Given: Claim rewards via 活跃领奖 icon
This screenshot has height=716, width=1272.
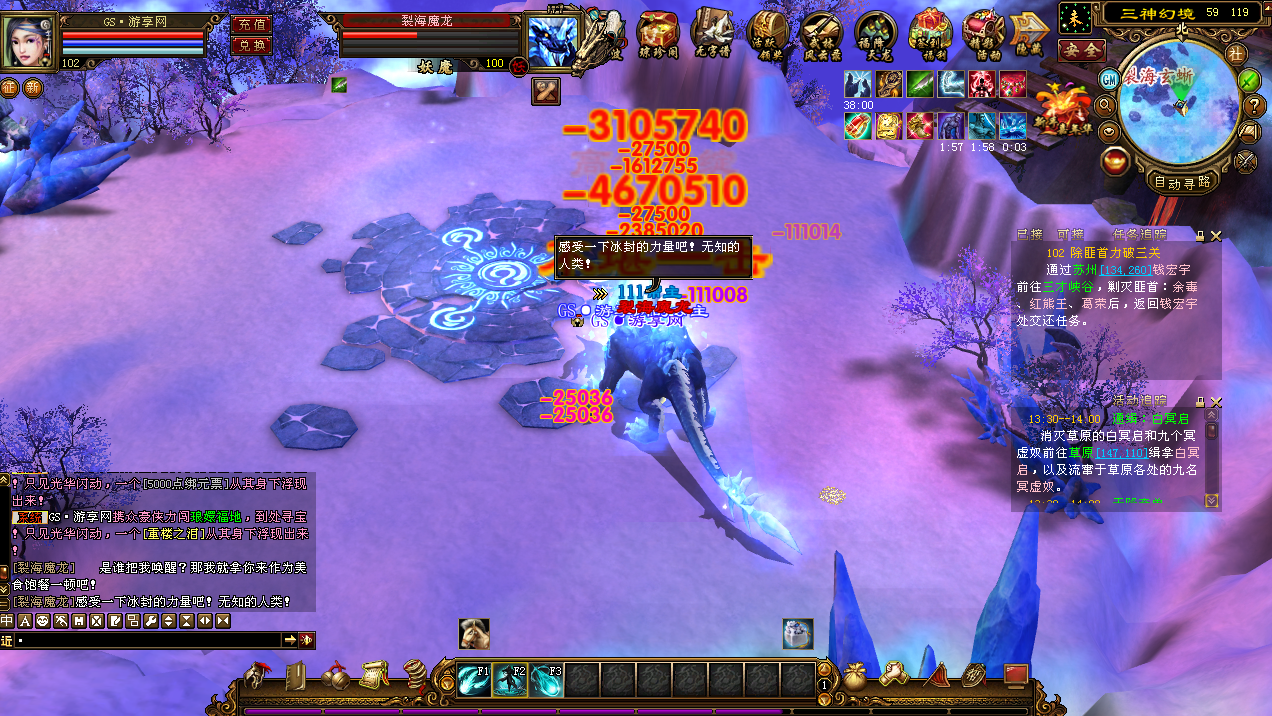Looking at the screenshot, I should (767, 34).
